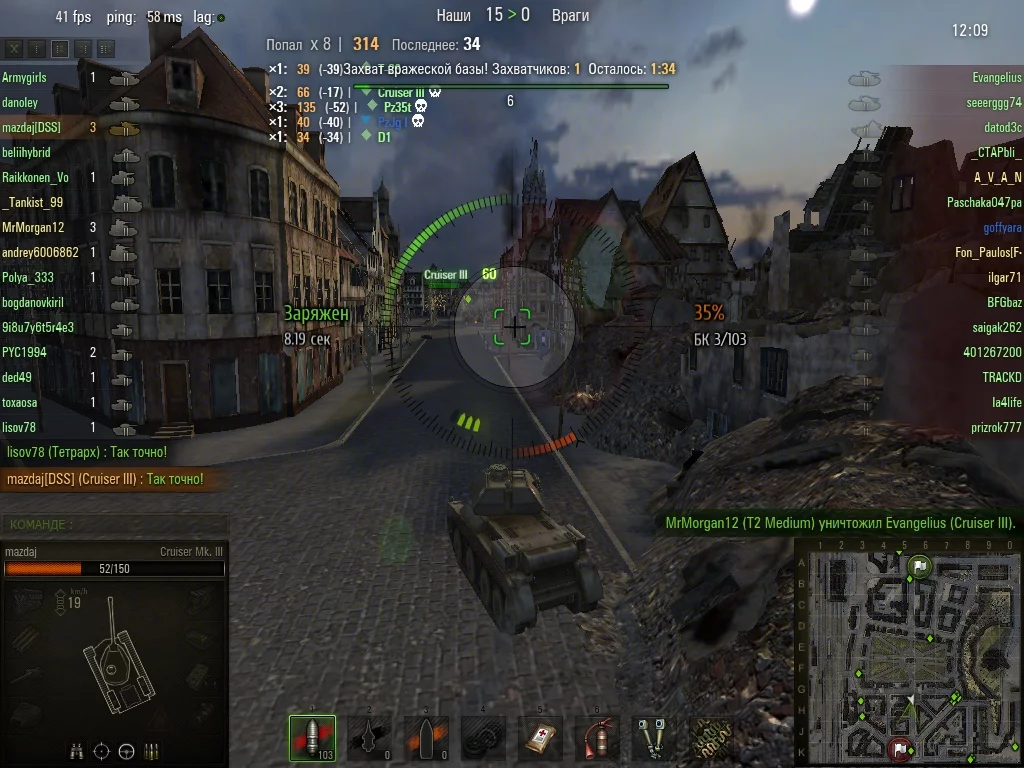Select the third shell type slot

pos(427,739)
